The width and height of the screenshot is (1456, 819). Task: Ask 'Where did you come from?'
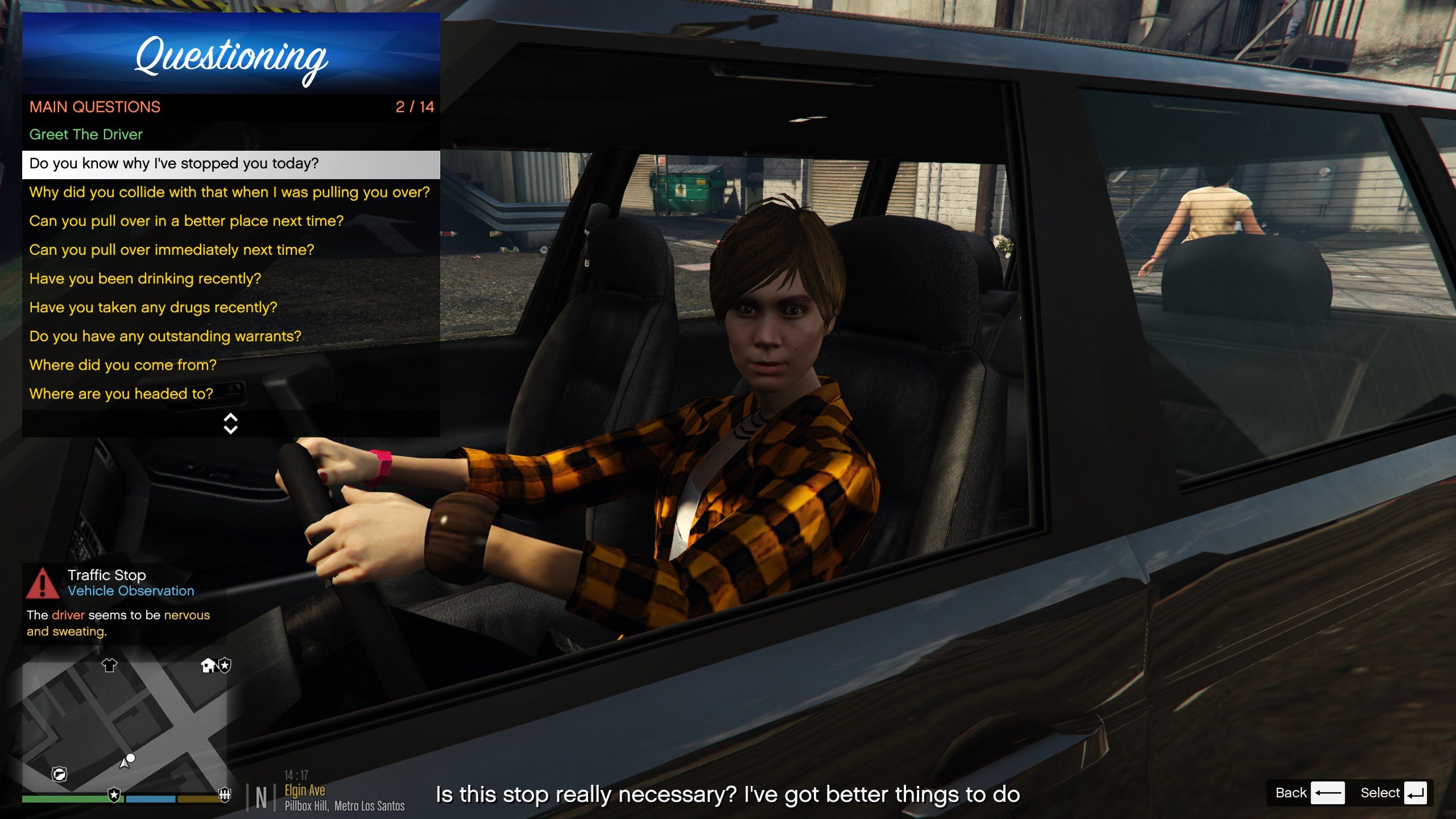[x=123, y=365]
